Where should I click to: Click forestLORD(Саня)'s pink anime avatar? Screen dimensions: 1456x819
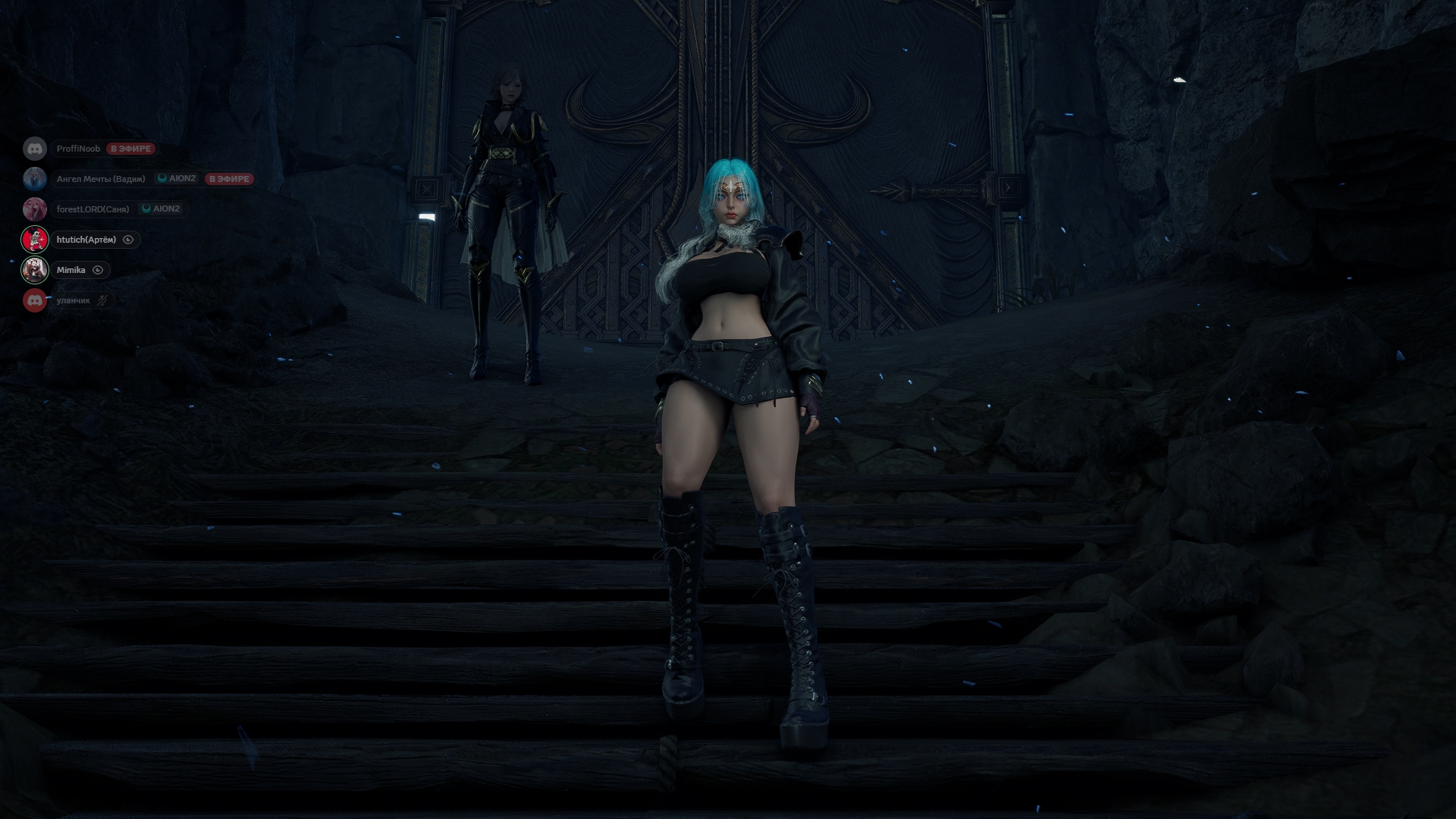(35, 209)
